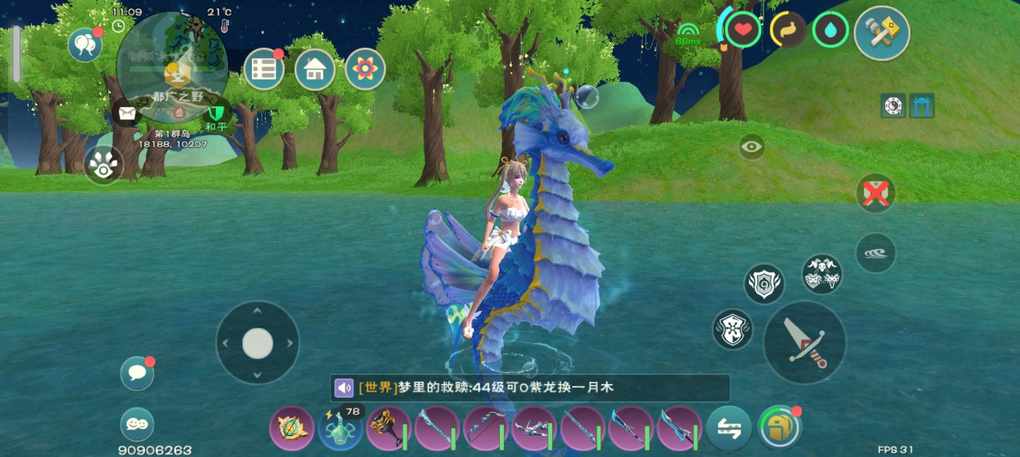Open the emoji faces button
Screen dimensions: 1020x457
(137, 424)
